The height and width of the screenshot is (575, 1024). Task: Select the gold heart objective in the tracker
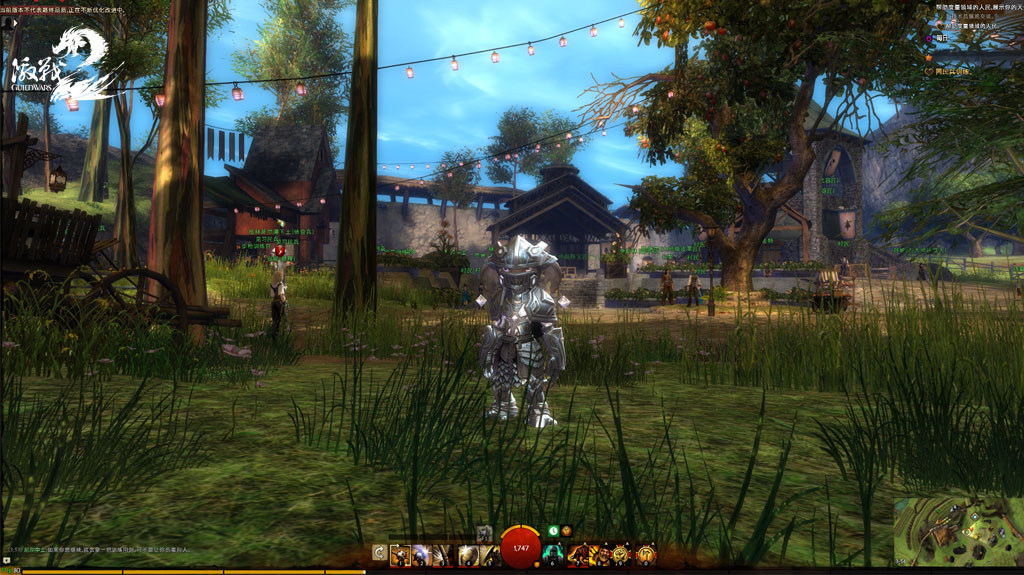(x=929, y=72)
